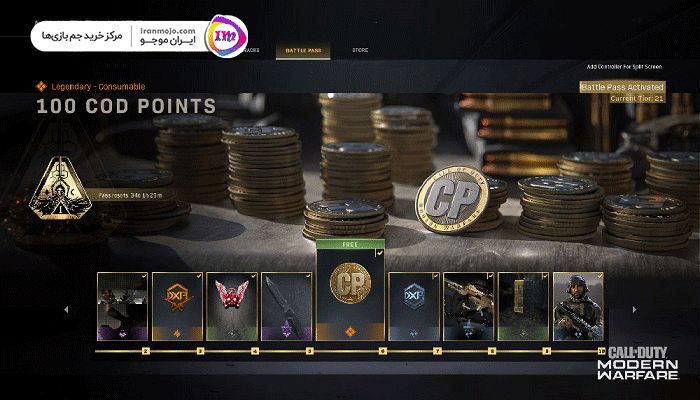Select the dark gun charm tier reward

point(122,305)
